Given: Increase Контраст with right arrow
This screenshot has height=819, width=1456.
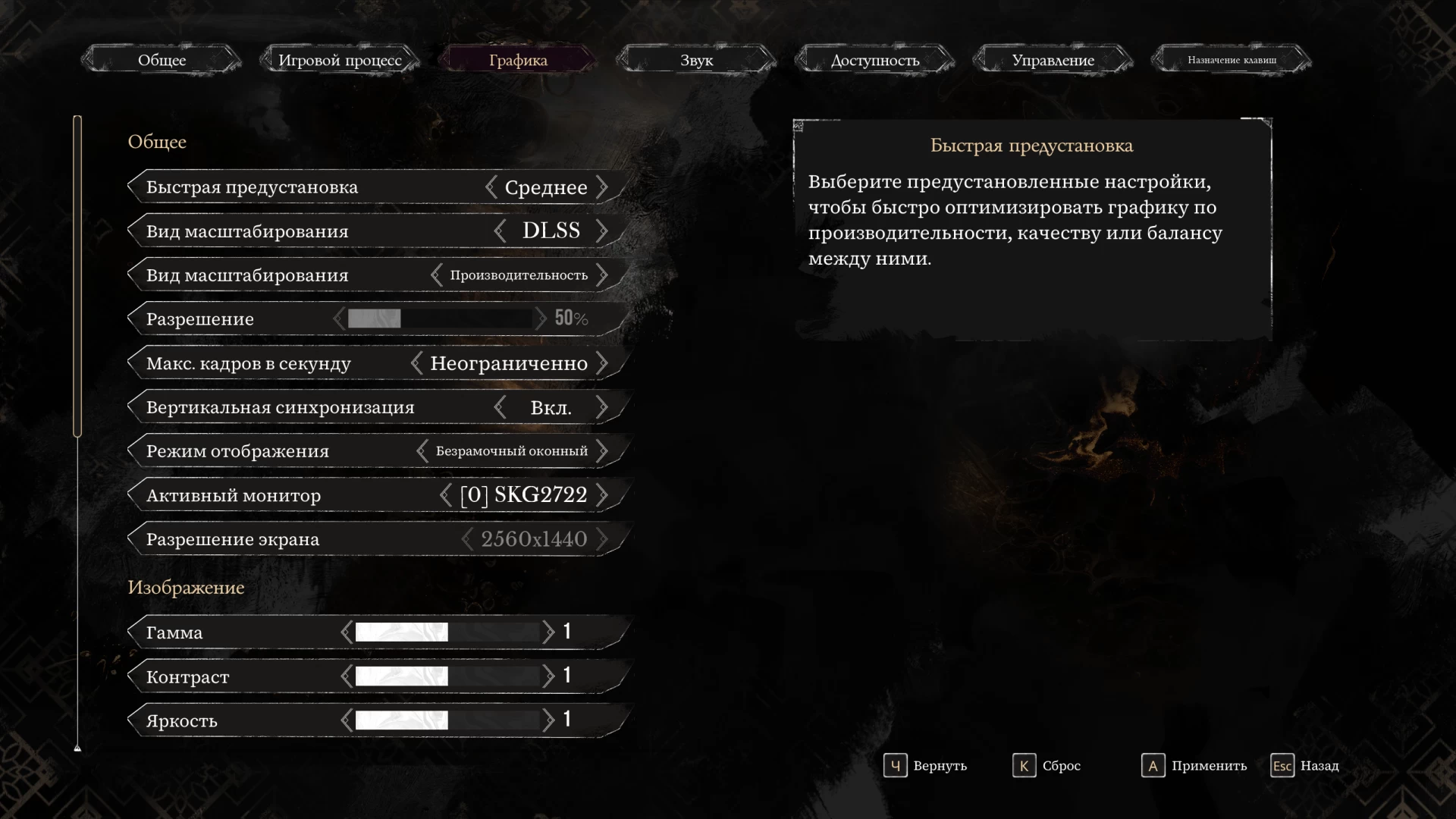Looking at the screenshot, I should tap(548, 676).
